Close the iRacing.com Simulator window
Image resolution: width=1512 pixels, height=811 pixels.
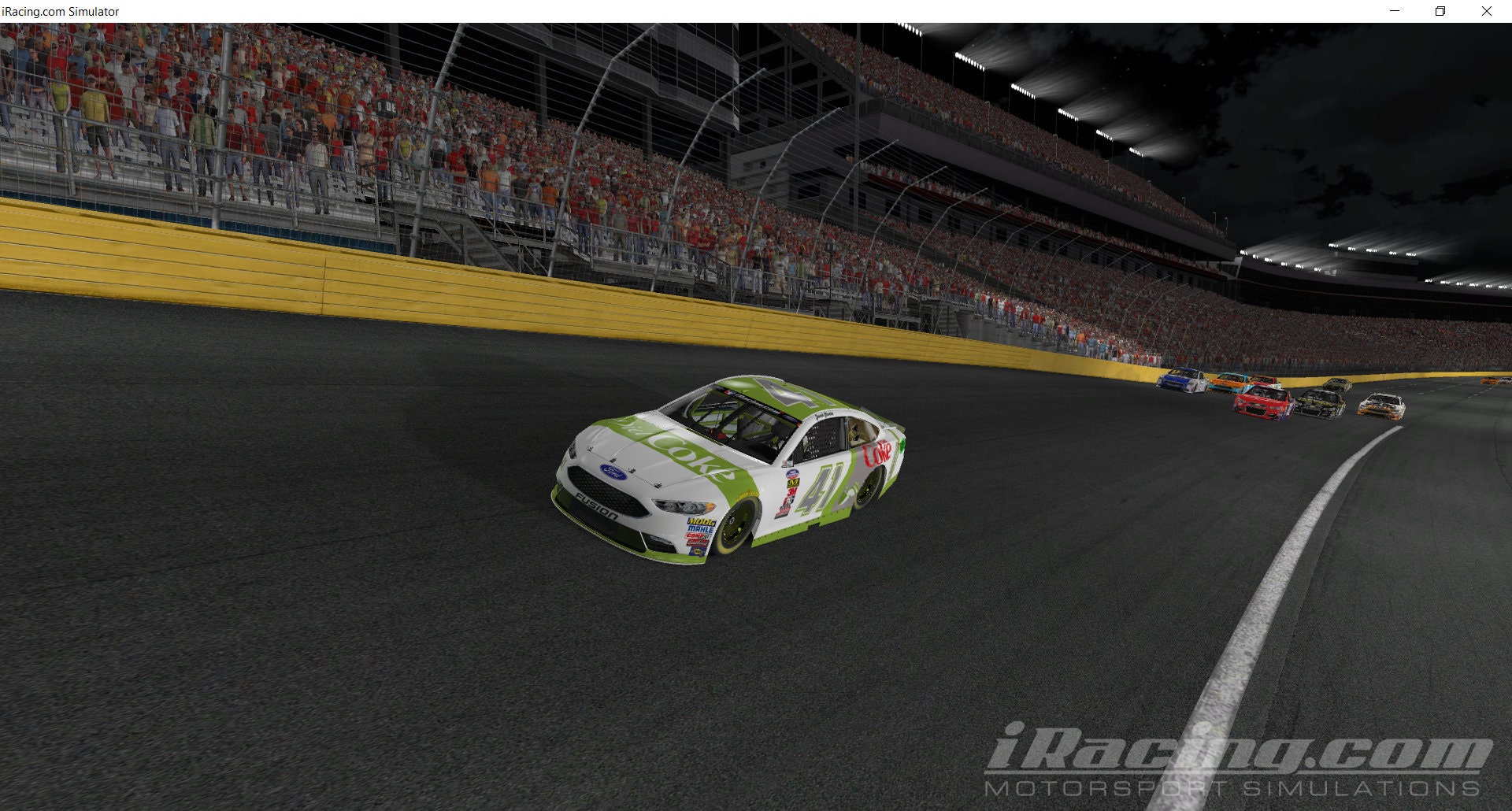1487,11
